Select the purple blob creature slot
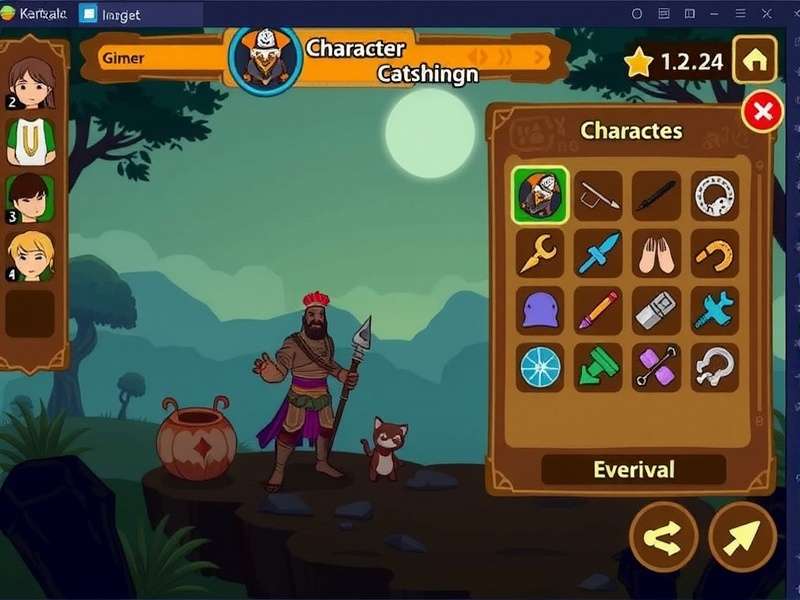Viewport: 800px width, 600px height. click(x=540, y=311)
